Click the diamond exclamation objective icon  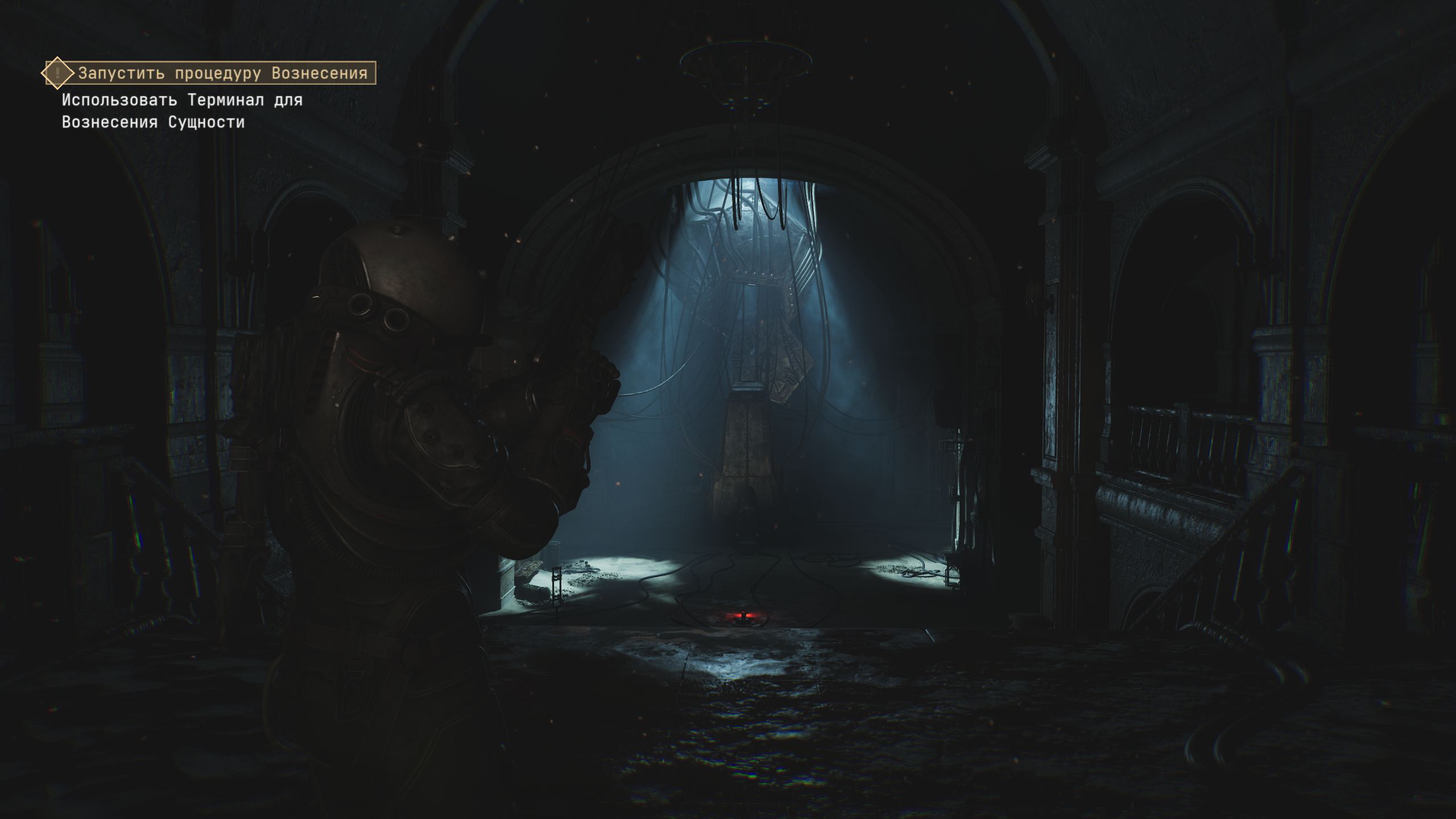coord(57,73)
